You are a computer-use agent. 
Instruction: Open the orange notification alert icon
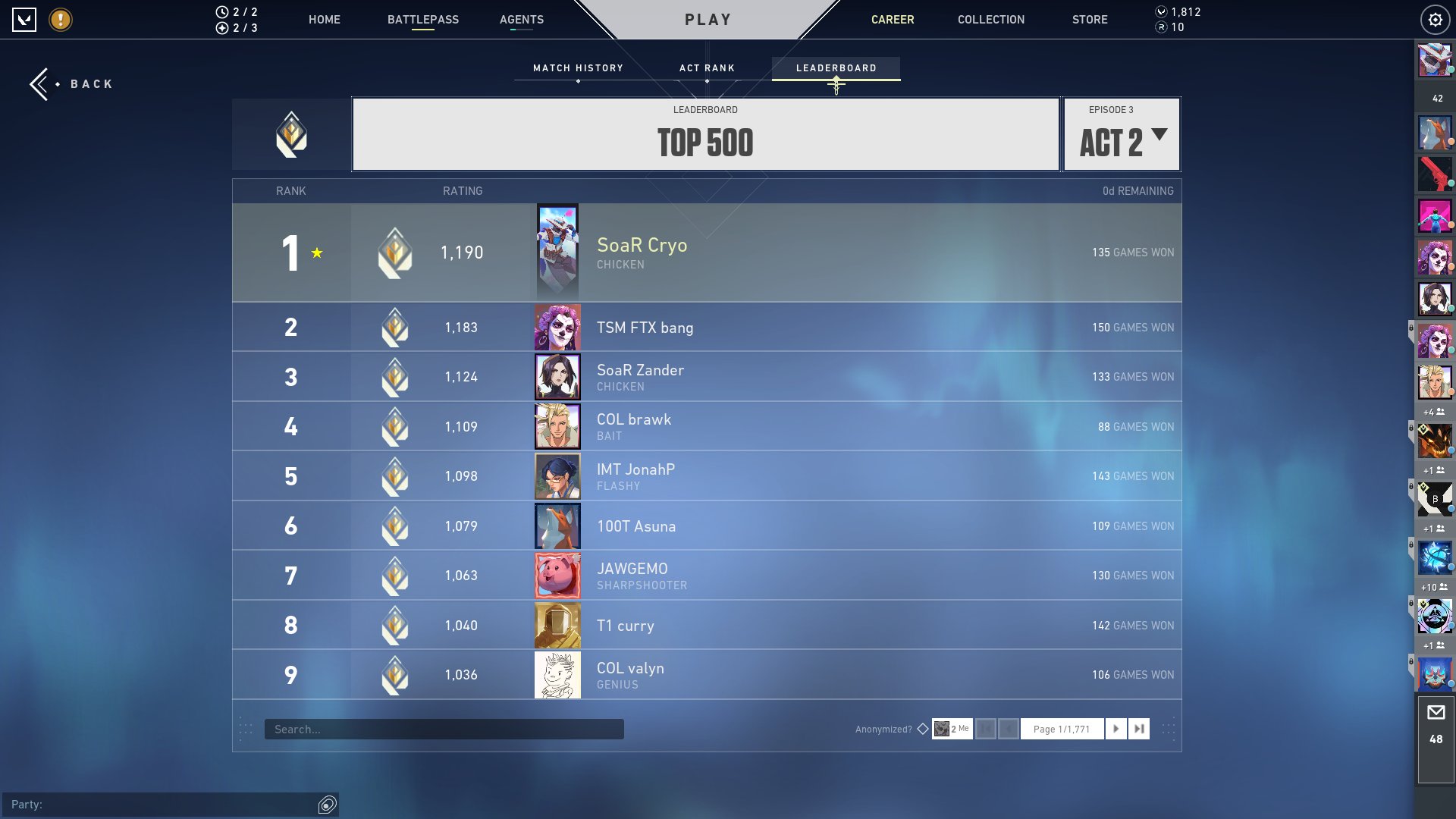(x=60, y=20)
